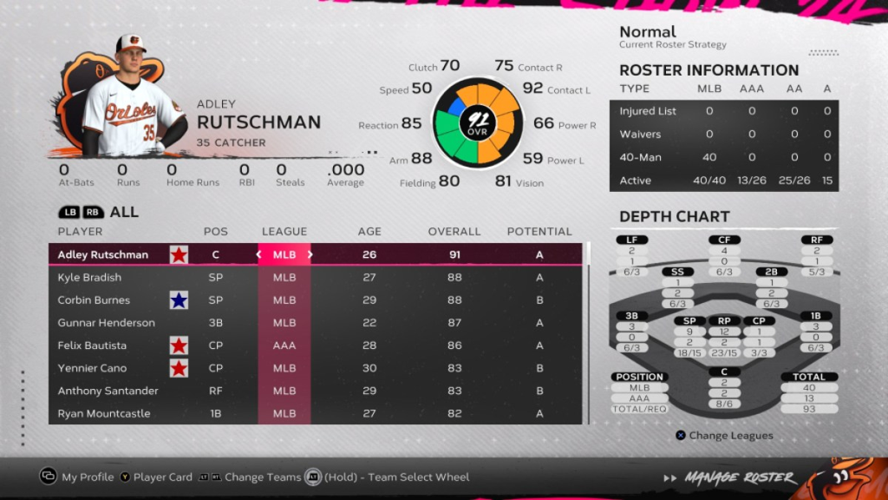
Task: Select Adley Rutschman's roster row
Action: coord(103,255)
